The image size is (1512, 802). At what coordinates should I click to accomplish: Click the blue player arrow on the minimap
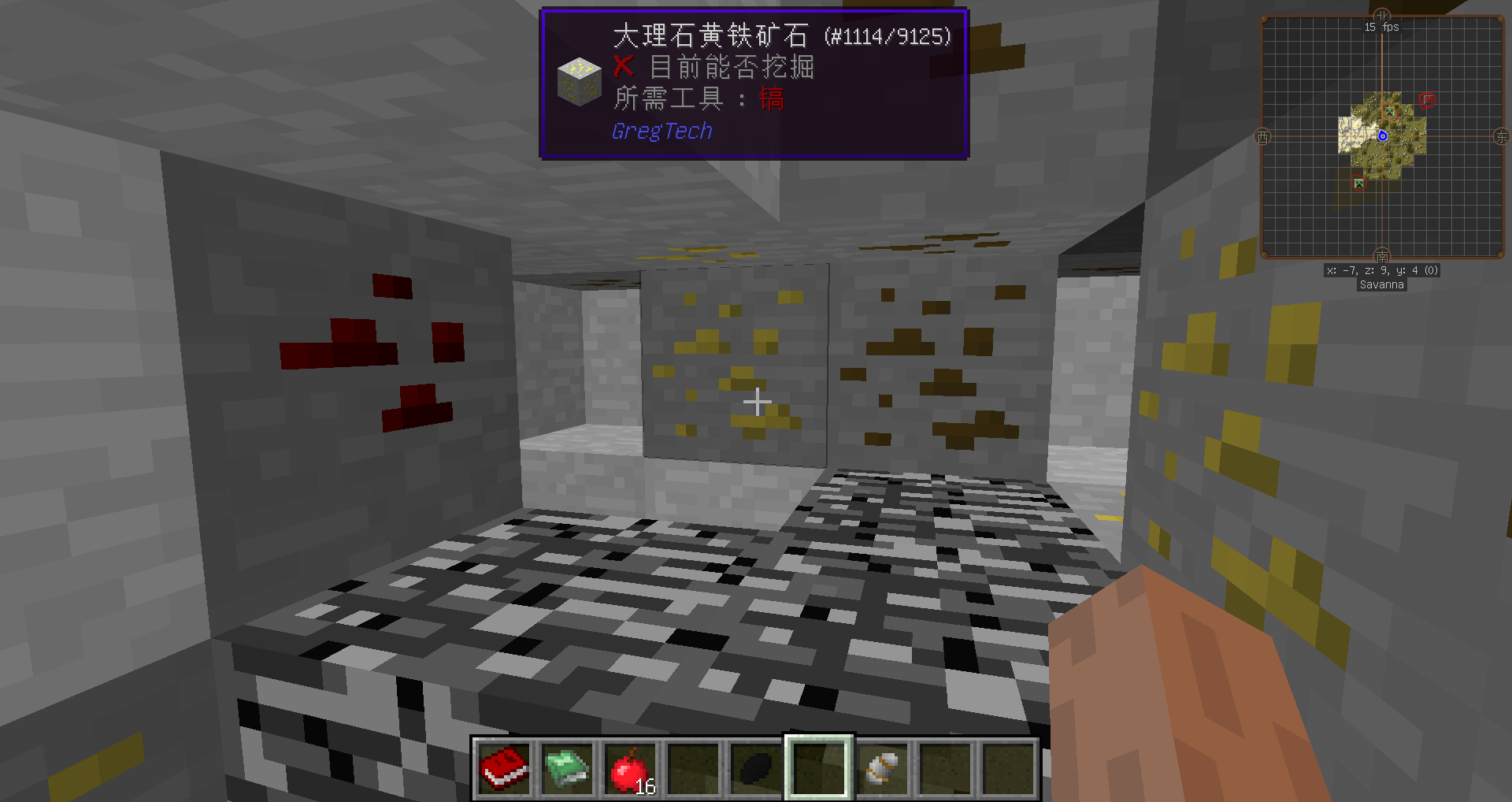click(1383, 136)
